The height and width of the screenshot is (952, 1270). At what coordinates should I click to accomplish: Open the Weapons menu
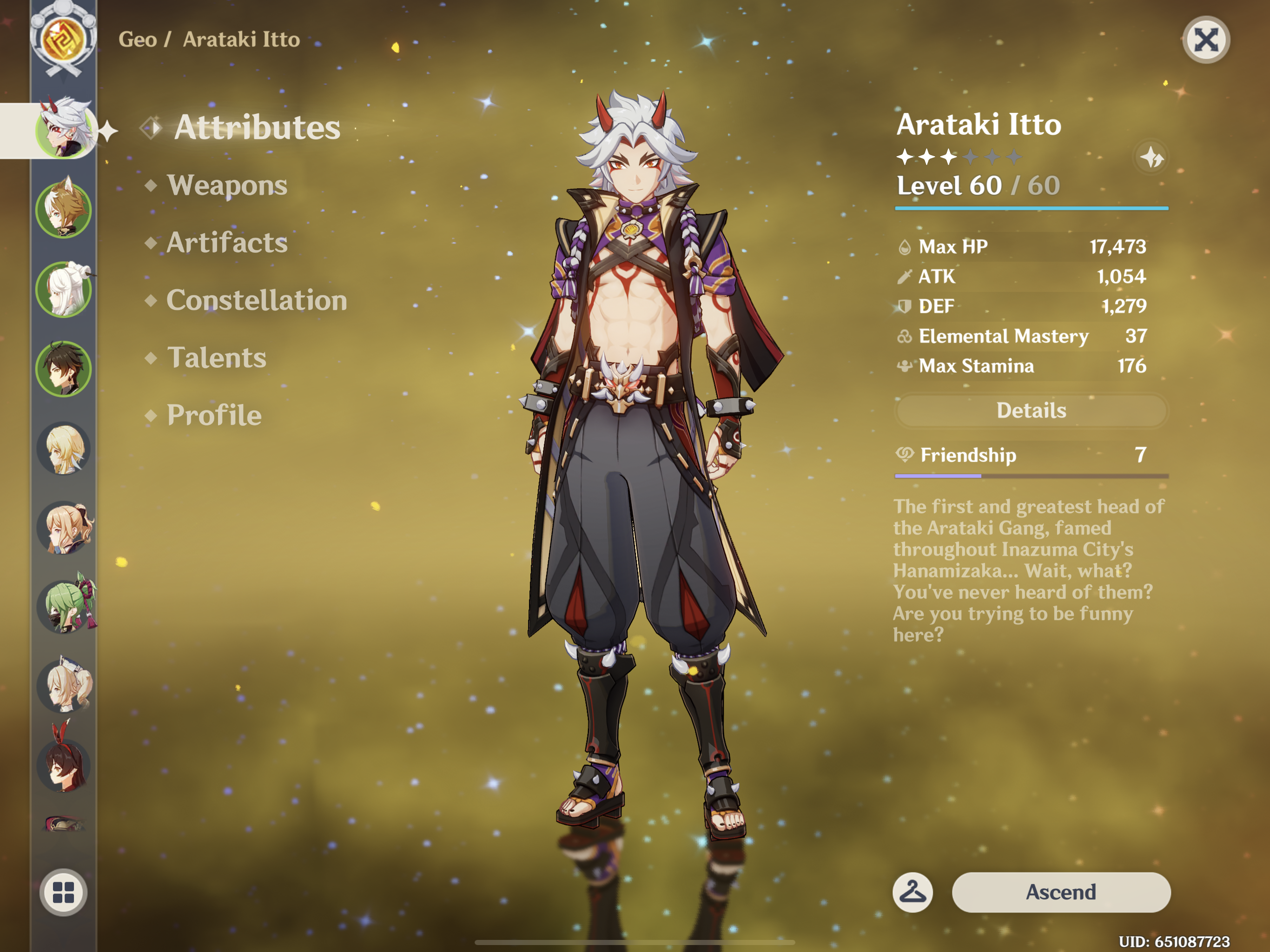(227, 185)
